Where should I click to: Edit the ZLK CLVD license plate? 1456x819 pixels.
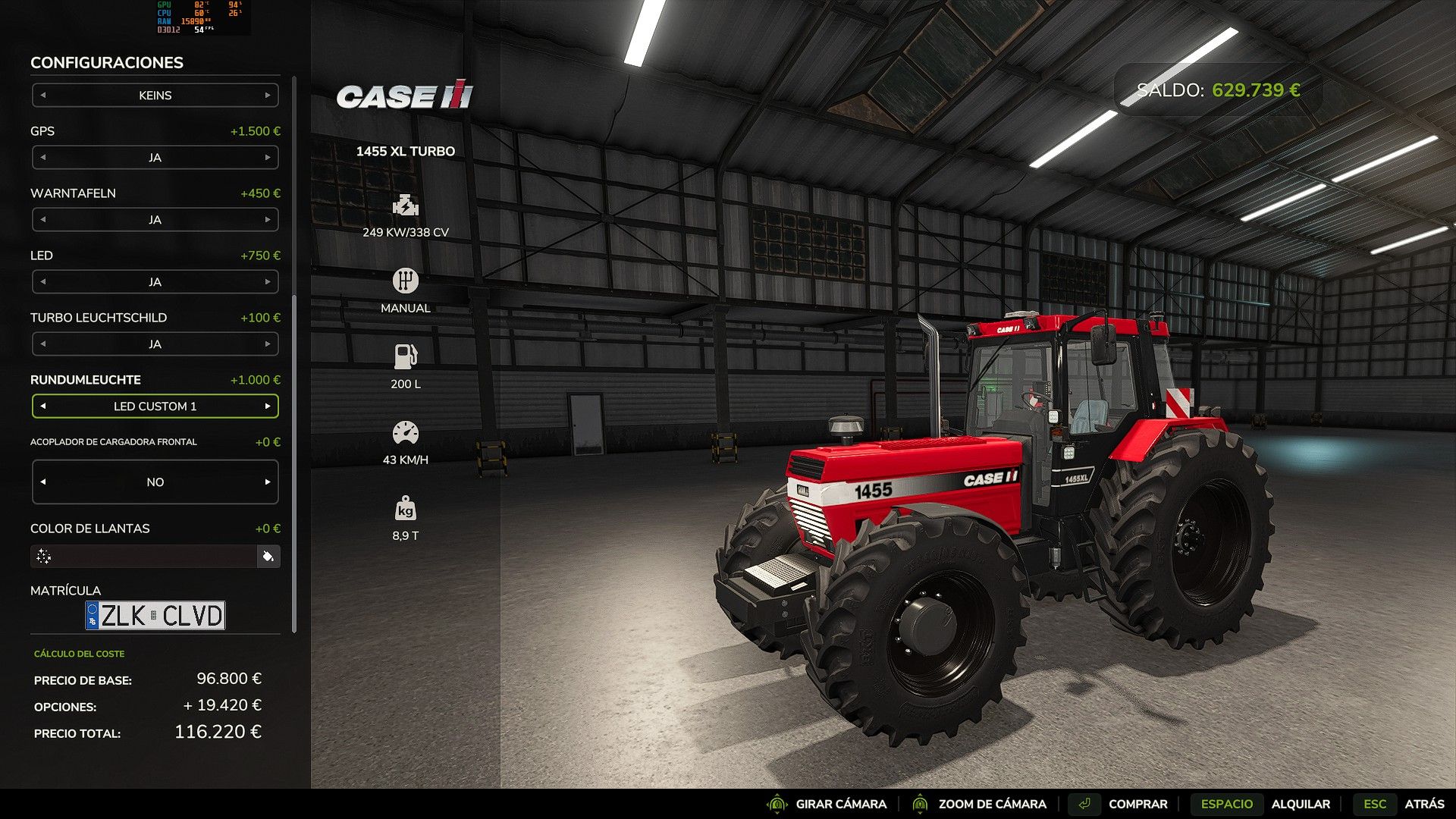pos(155,616)
